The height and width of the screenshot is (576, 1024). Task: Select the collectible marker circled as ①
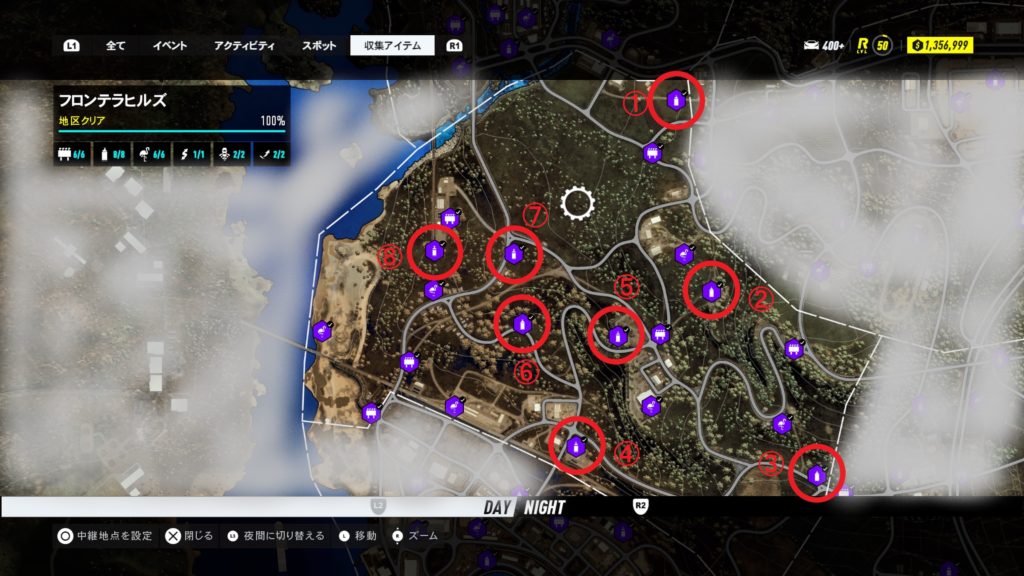click(x=676, y=100)
